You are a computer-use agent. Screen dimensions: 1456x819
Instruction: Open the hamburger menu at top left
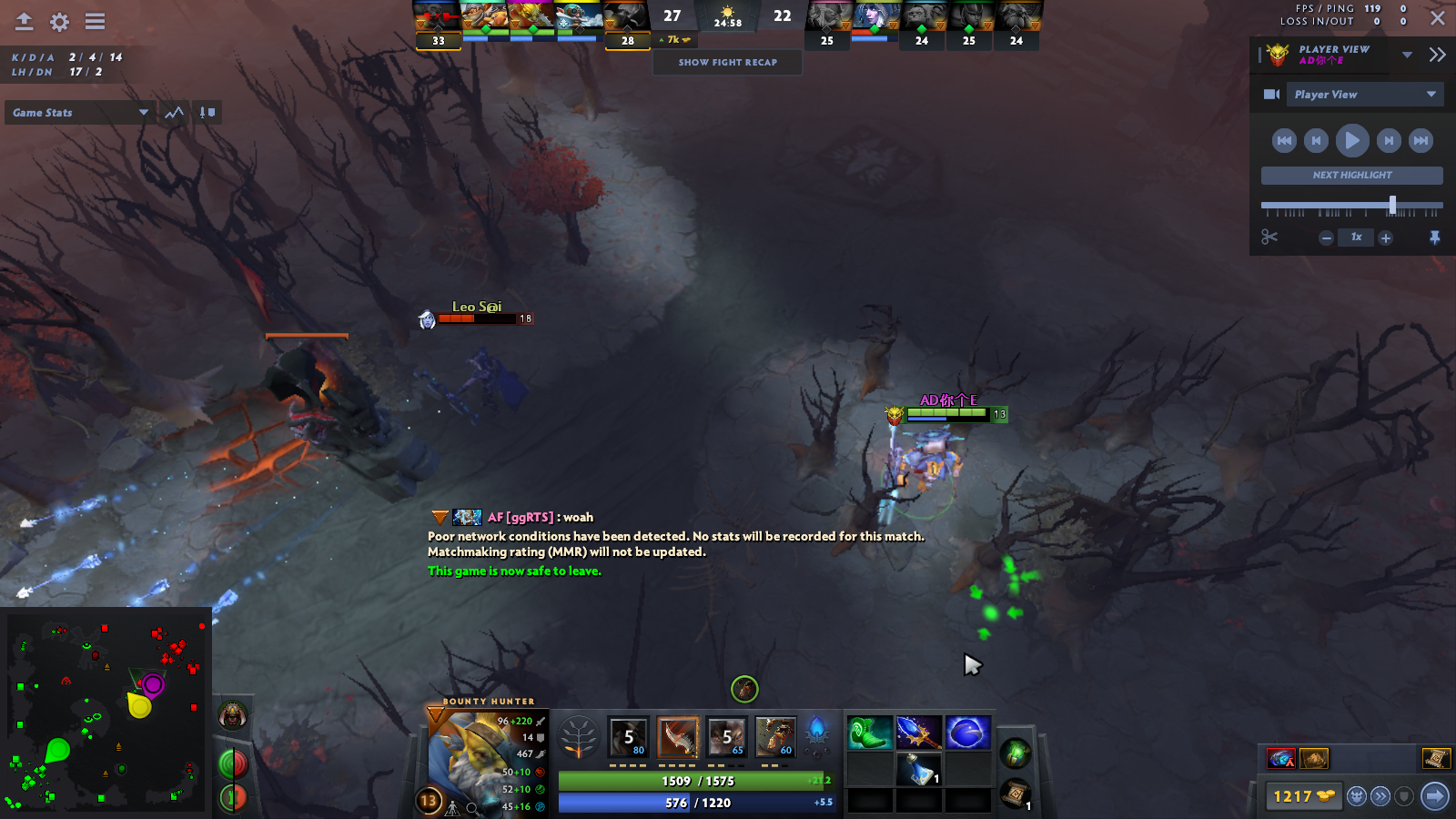point(94,24)
